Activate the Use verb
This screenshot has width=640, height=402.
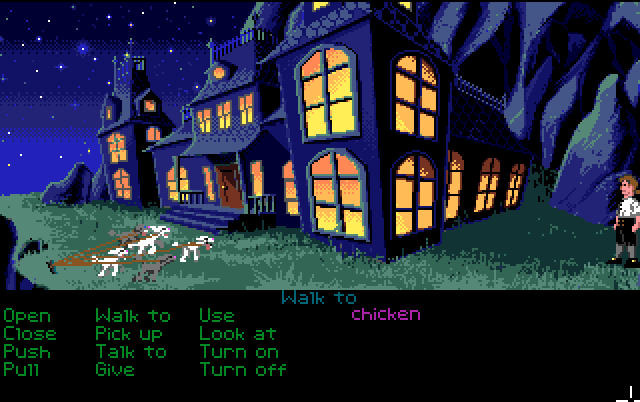217,316
